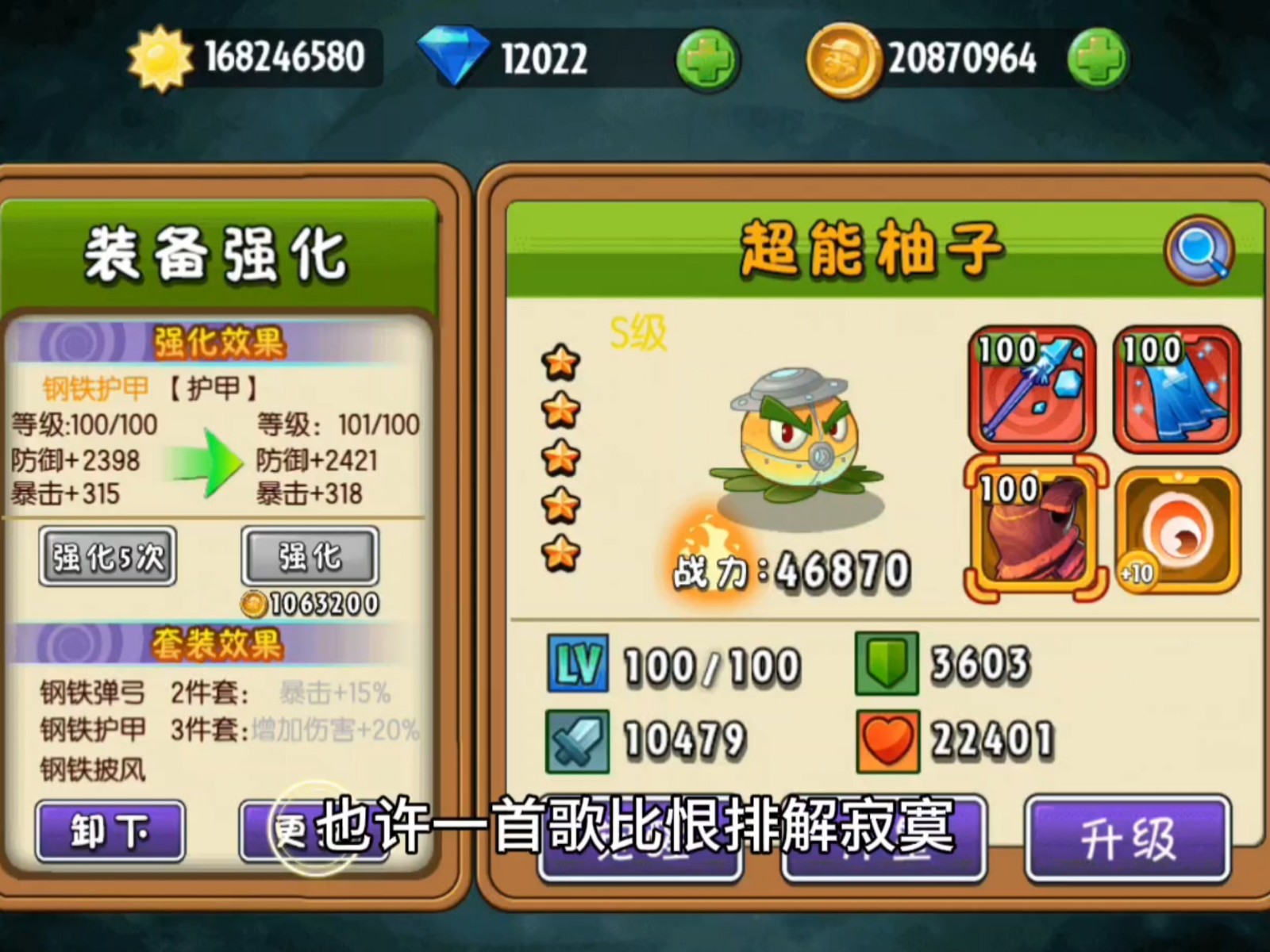Select the blue cape equipment slot

1177,389
